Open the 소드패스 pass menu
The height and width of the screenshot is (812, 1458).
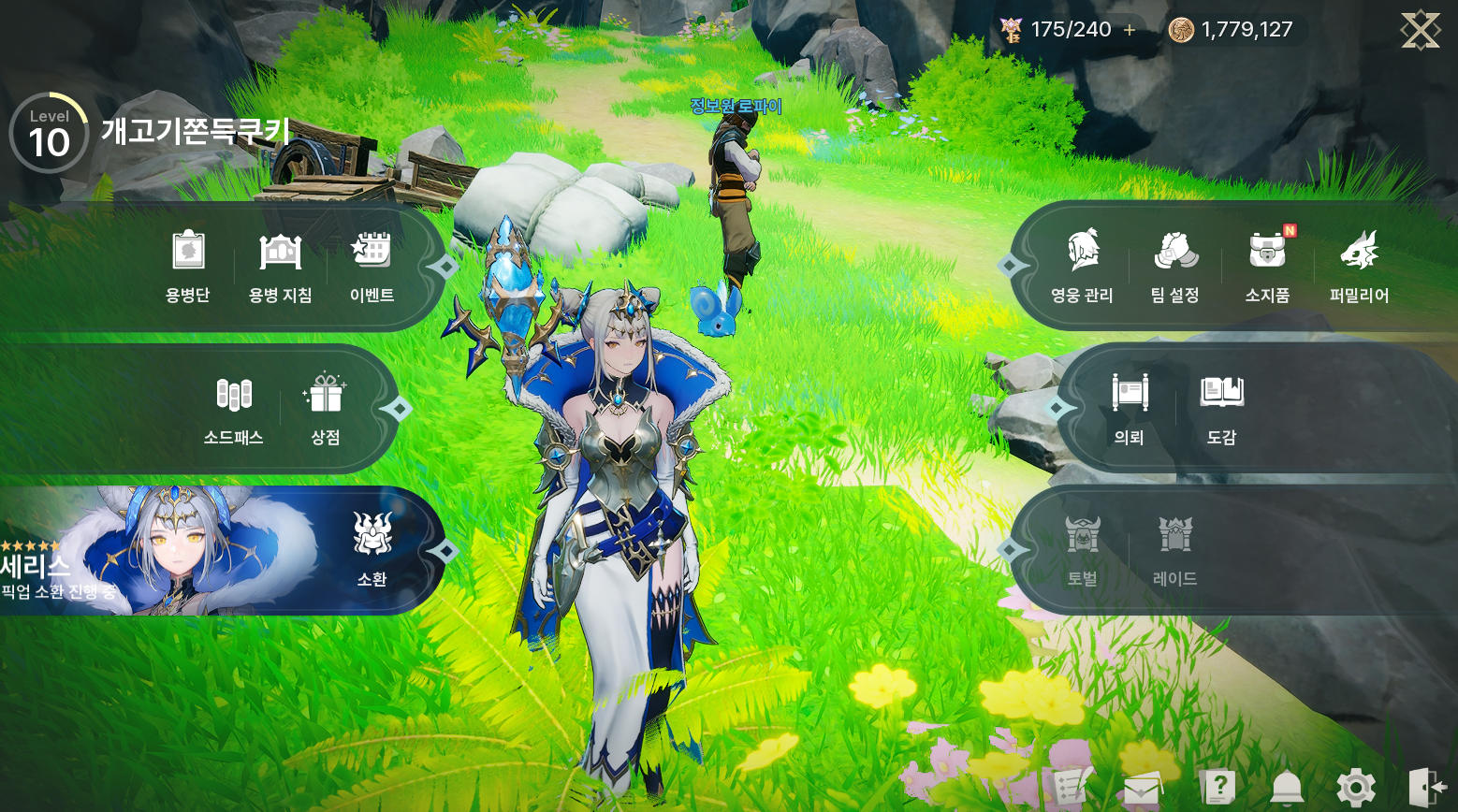234,409
